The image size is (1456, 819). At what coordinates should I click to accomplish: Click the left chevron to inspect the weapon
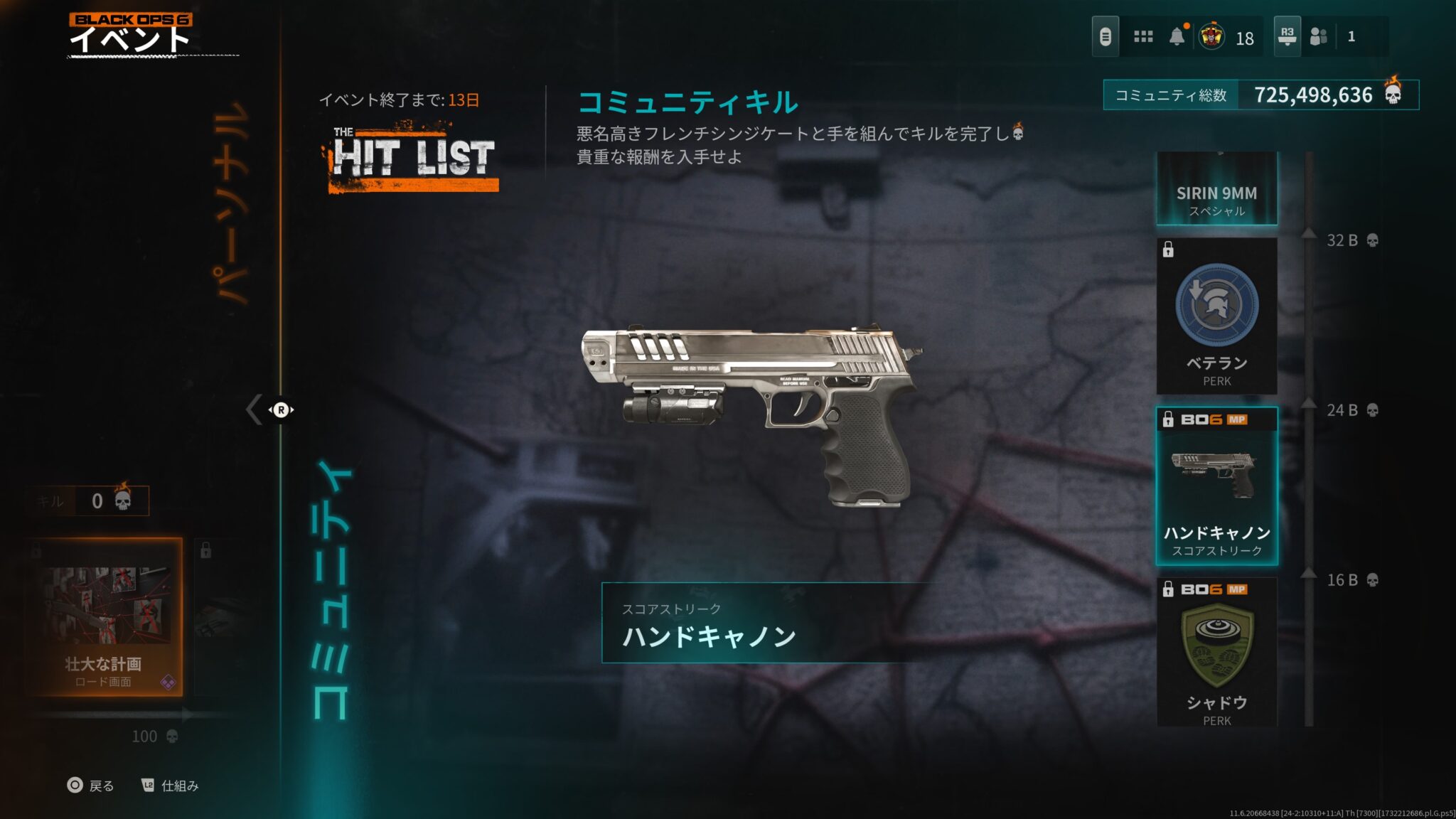pyautogui.click(x=252, y=409)
